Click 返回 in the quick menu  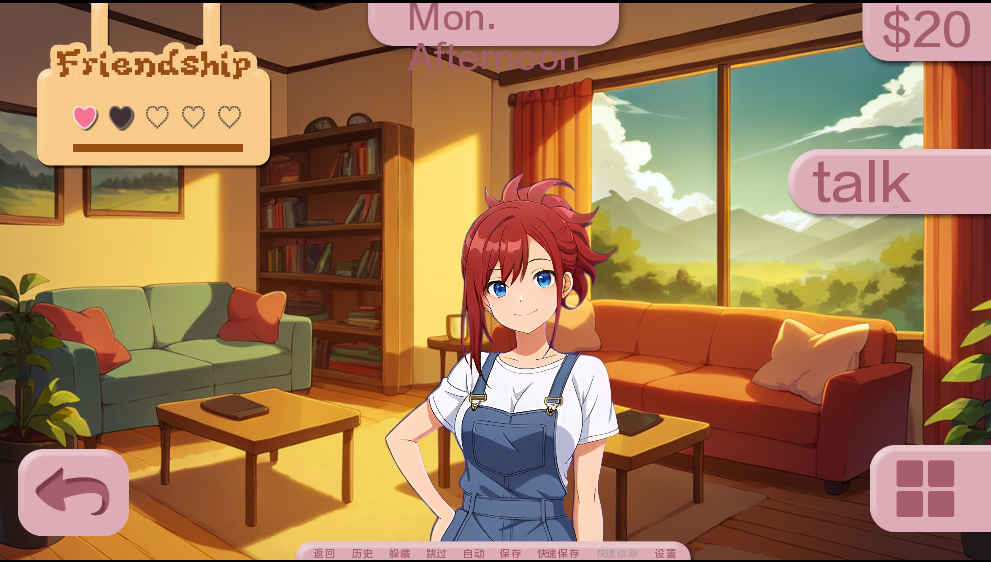point(324,553)
